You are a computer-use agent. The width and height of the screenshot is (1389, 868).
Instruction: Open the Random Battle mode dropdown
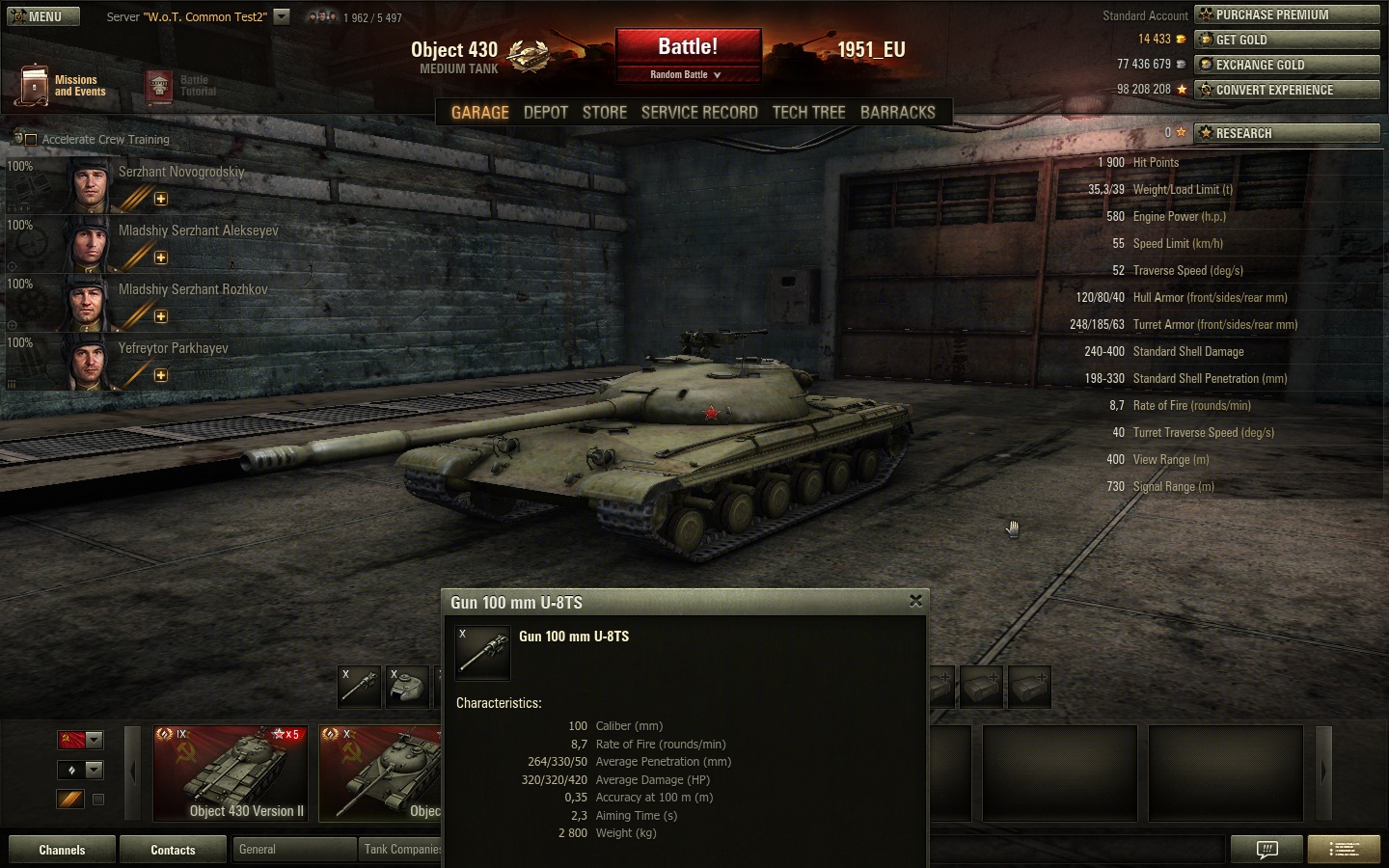(x=687, y=74)
